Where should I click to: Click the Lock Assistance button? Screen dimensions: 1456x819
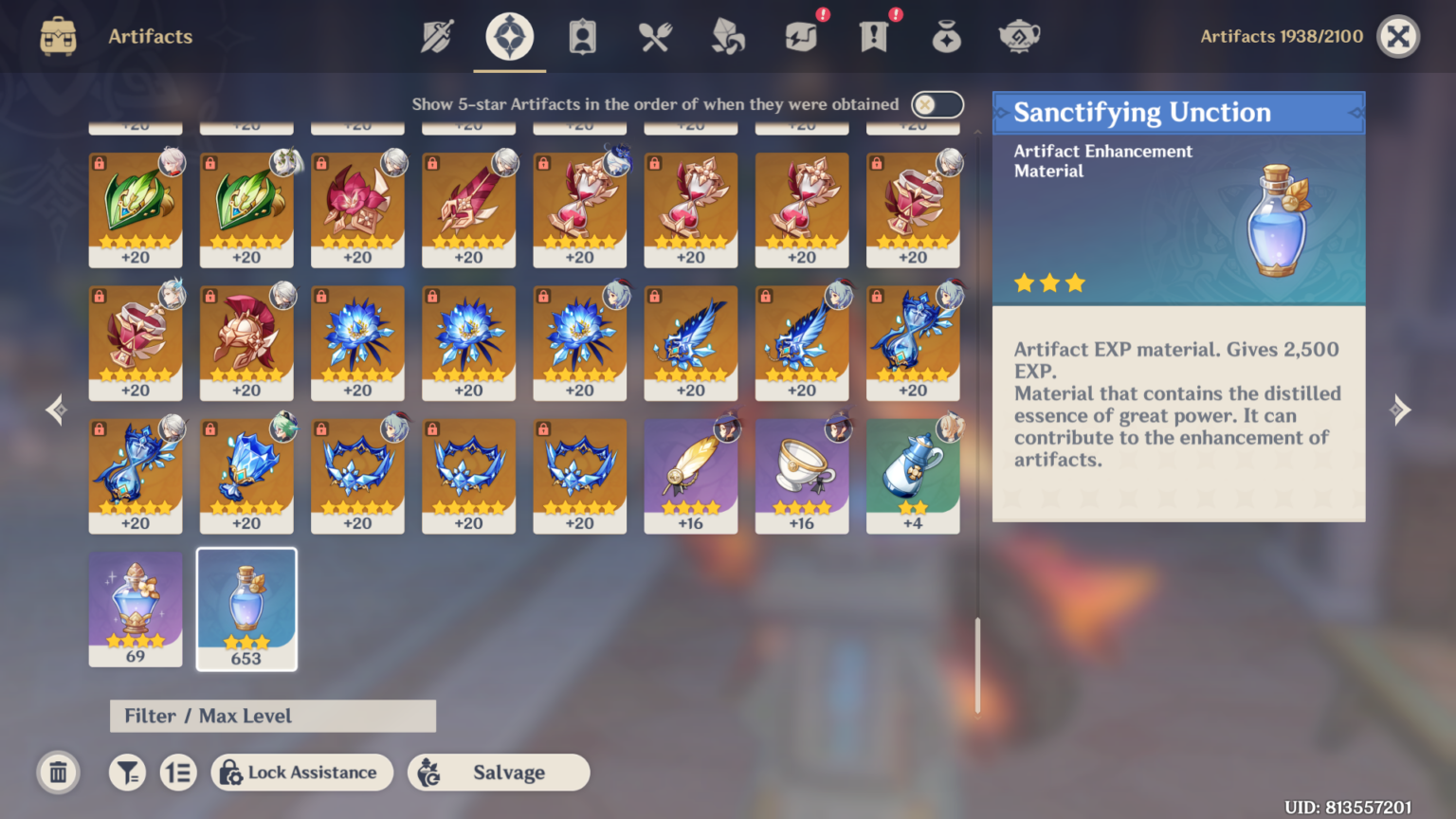pos(301,773)
